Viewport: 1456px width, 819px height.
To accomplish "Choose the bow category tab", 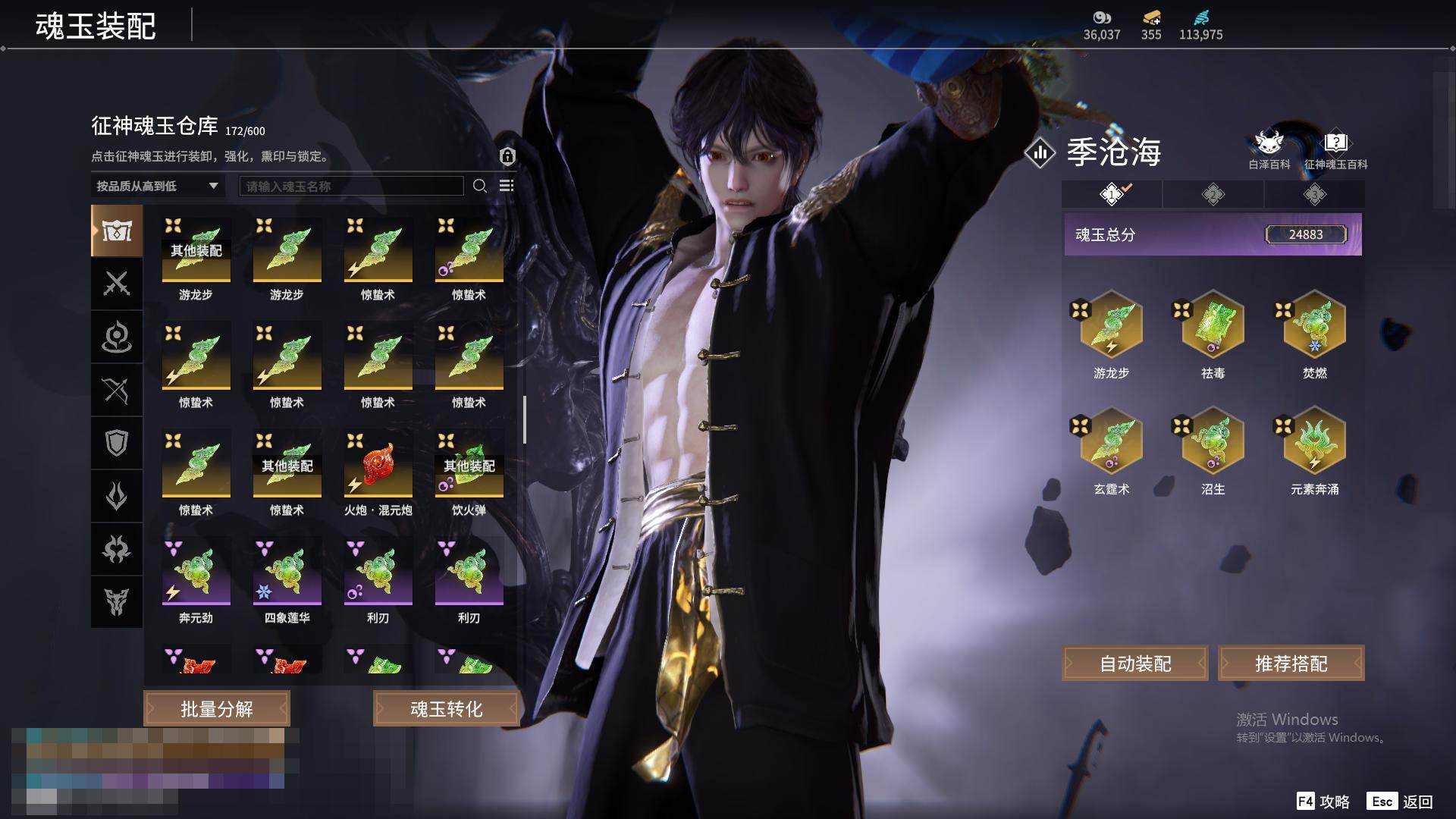I will (117, 390).
